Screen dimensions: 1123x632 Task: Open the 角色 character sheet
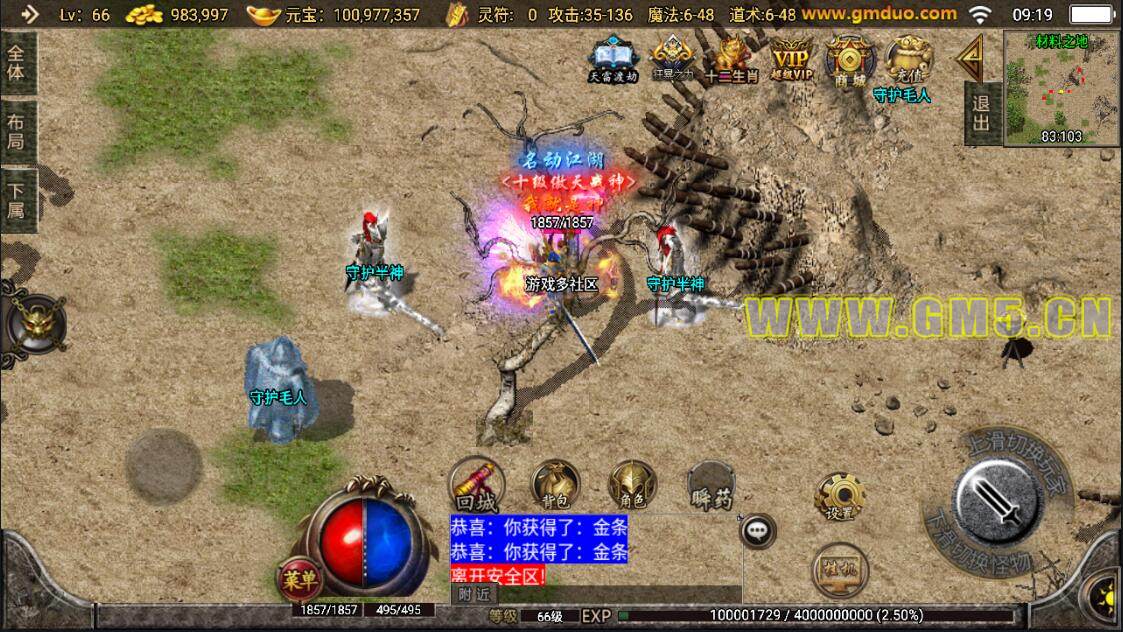pos(632,485)
